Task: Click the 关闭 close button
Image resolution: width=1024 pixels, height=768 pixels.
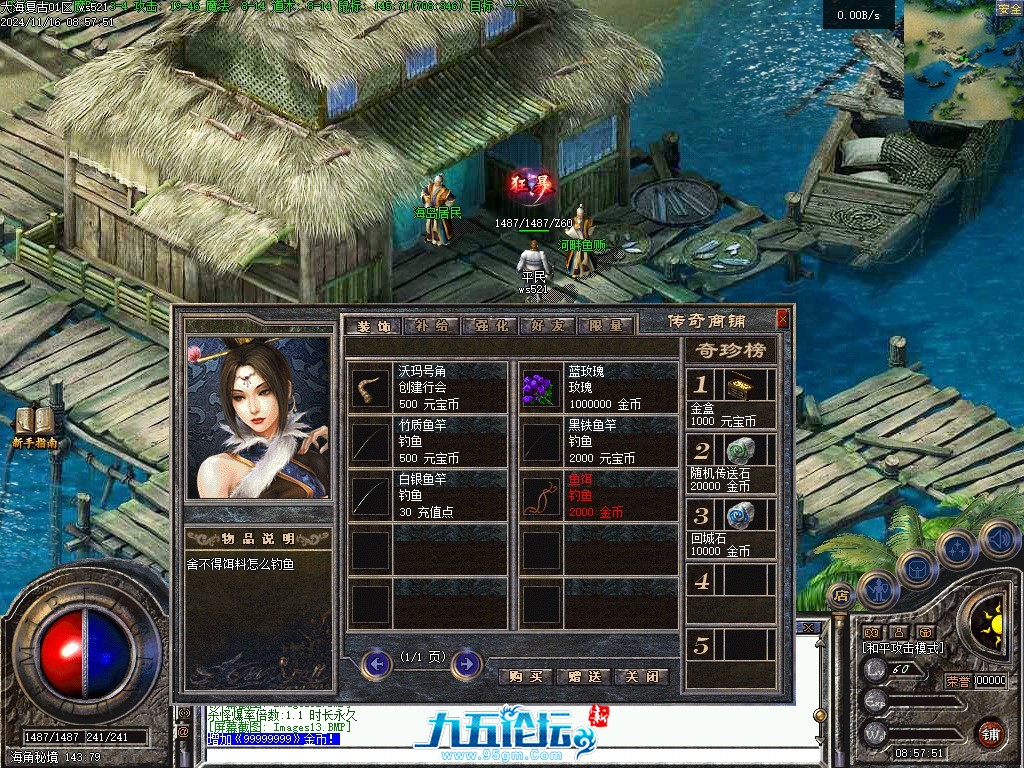Action: pyautogui.click(x=641, y=676)
